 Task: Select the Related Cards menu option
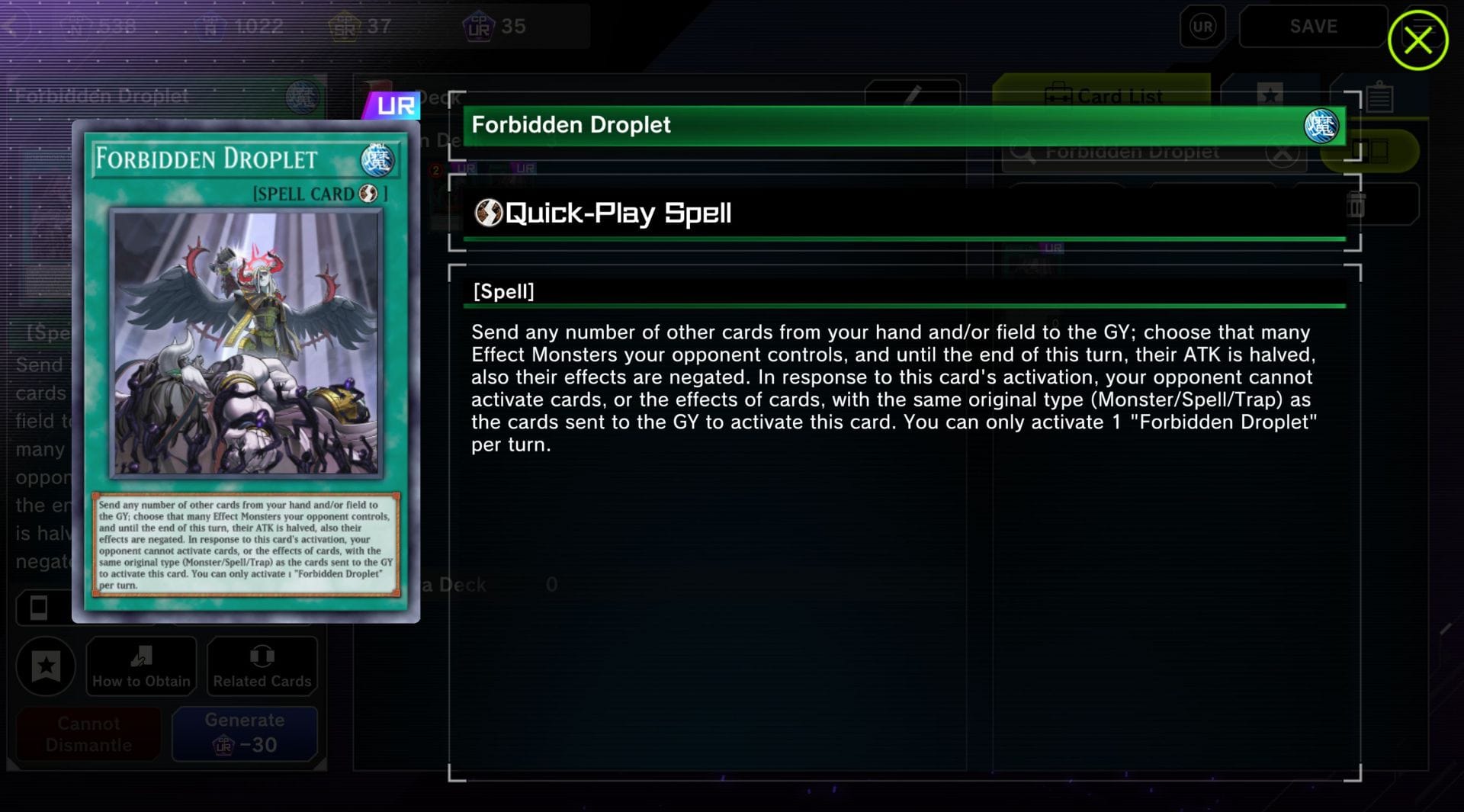[262, 666]
